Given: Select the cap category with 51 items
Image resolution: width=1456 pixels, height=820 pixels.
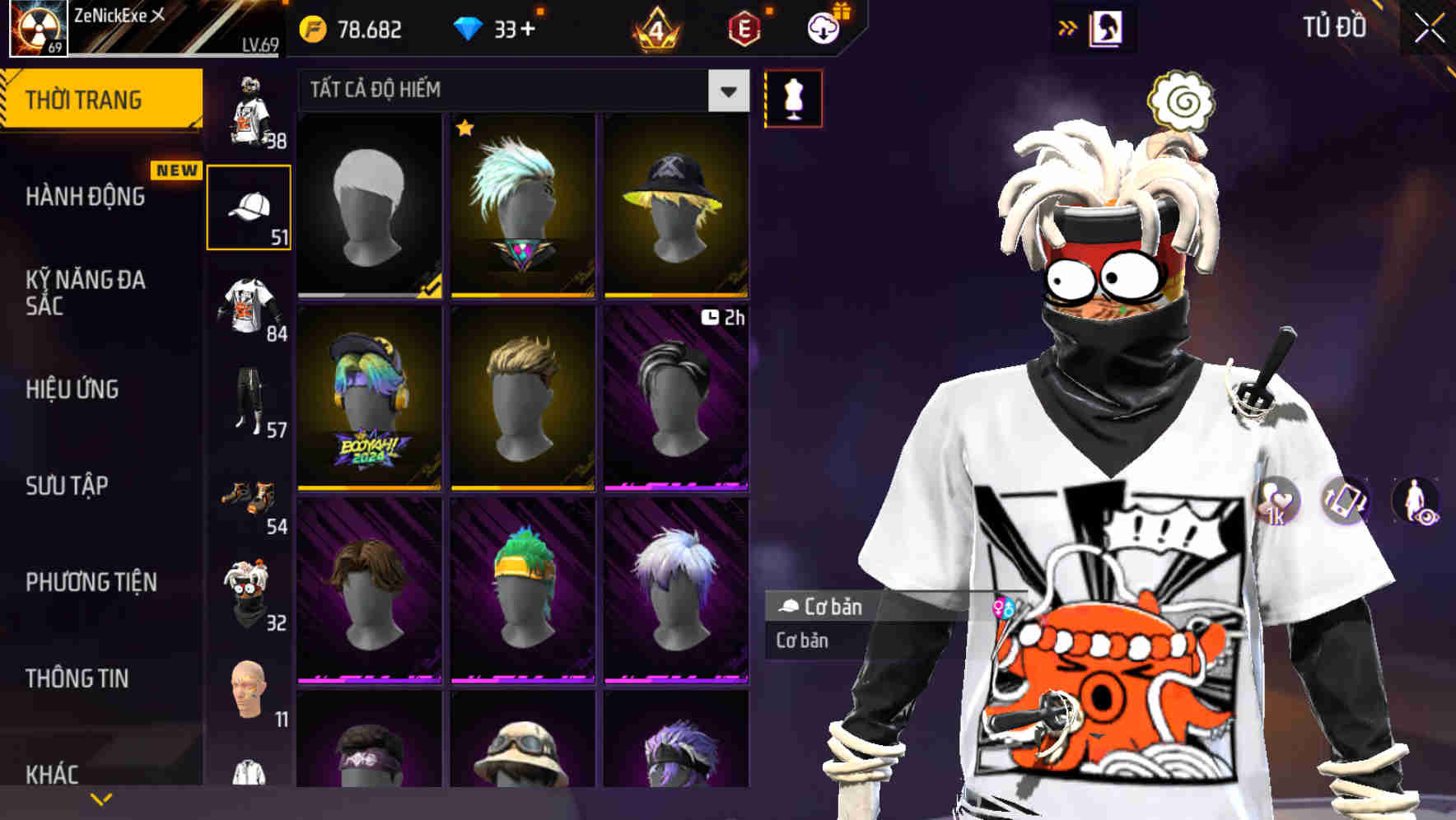Looking at the screenshot, I should tap(250, 206).
